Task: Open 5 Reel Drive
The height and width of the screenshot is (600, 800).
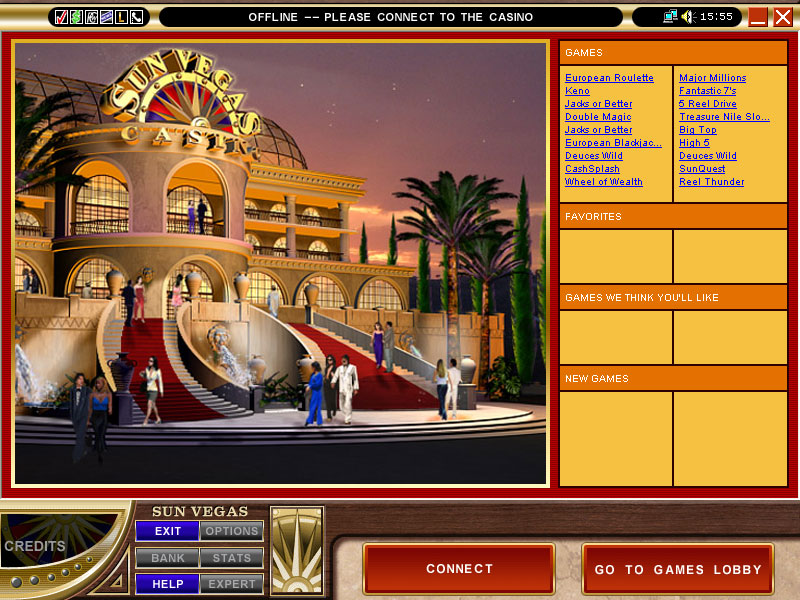Action: (707, 104)
